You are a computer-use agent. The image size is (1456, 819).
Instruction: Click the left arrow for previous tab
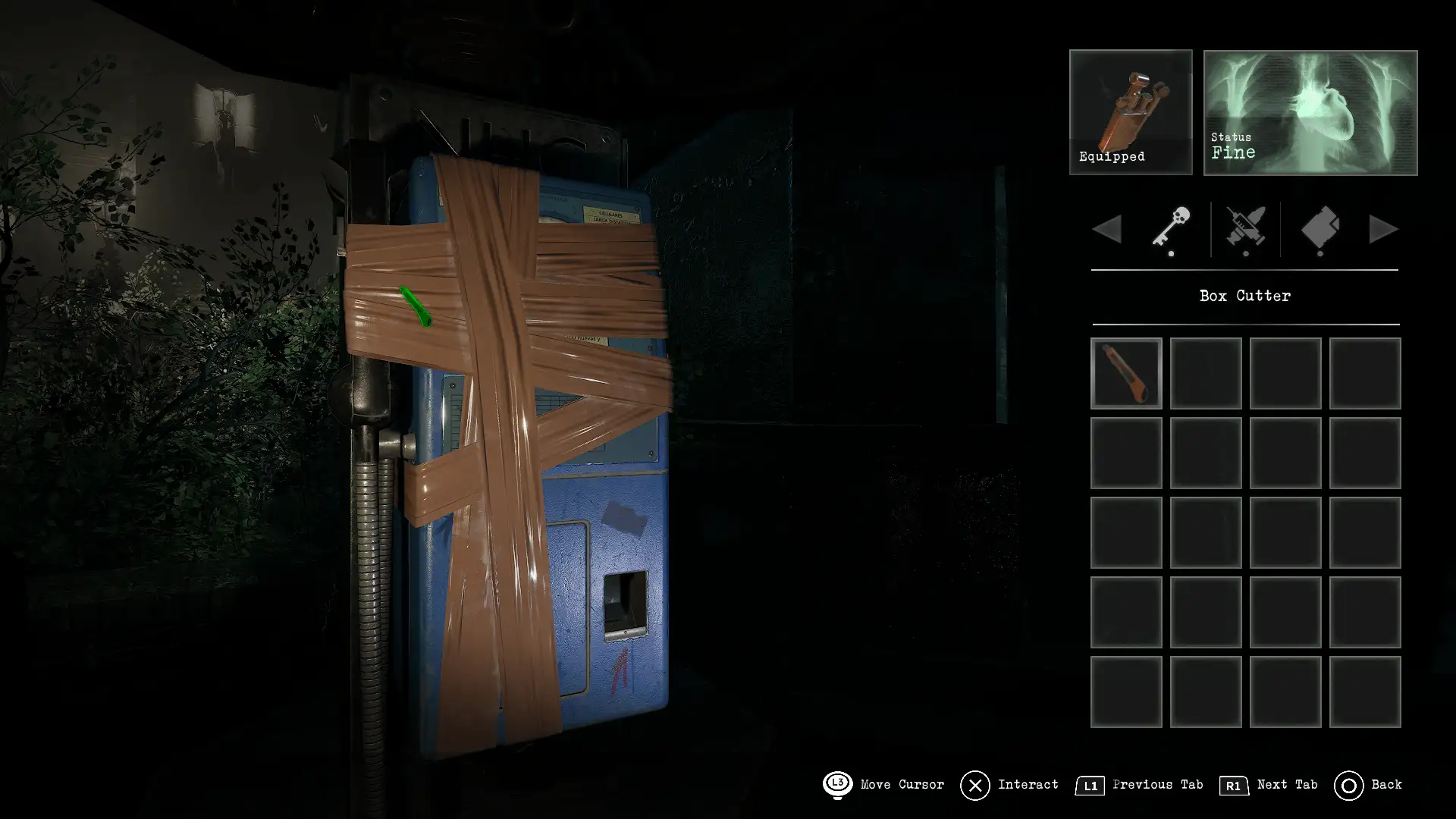[1108, 229]
